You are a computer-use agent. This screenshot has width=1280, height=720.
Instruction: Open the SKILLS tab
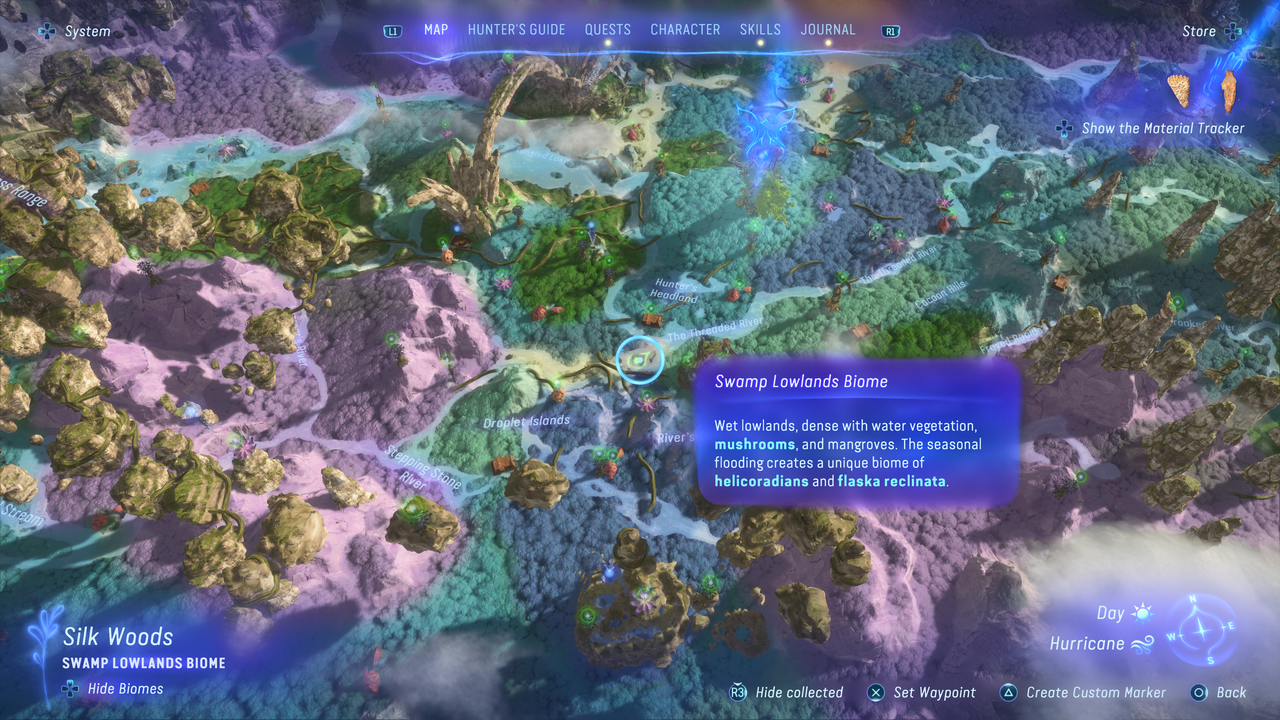point(760,29)
